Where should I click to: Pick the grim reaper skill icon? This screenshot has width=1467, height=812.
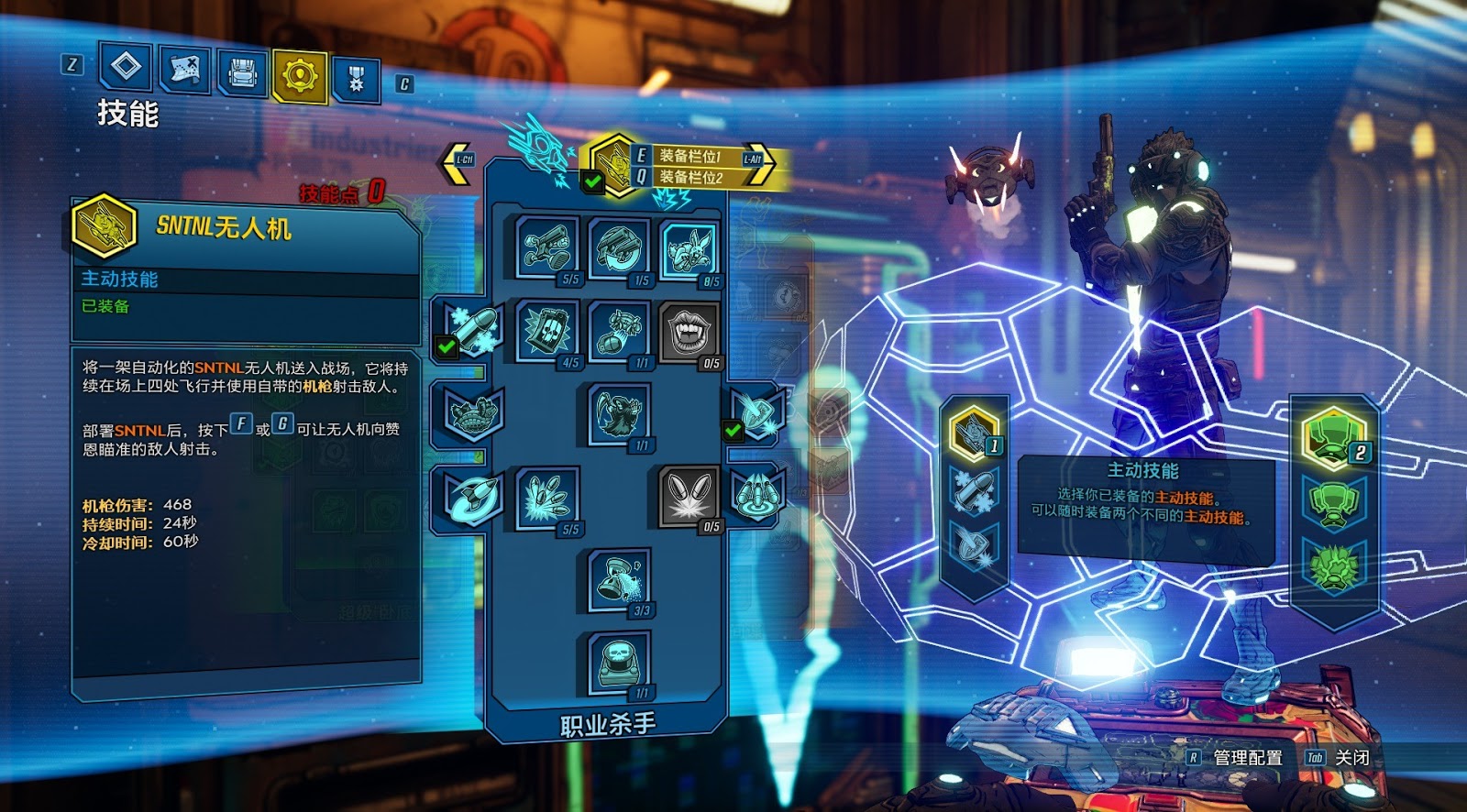620,413
